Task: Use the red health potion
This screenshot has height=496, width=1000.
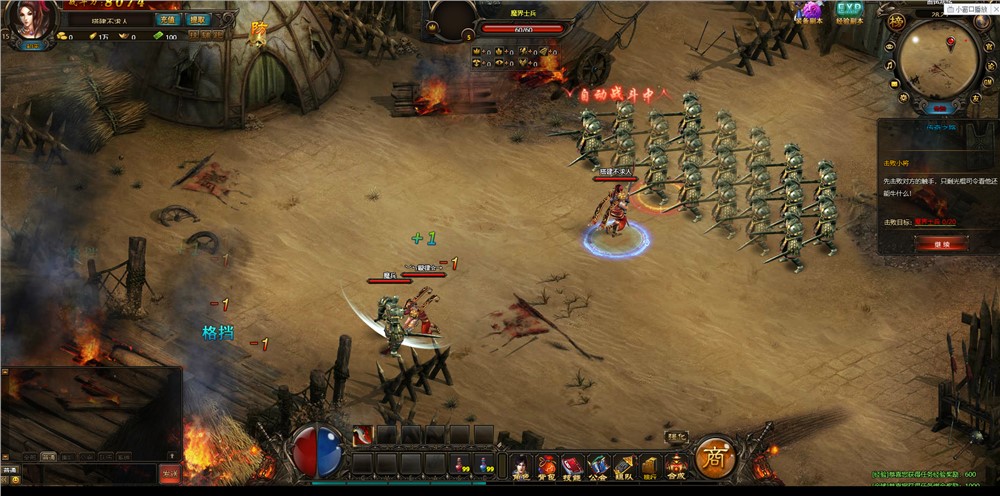Action: 461,465
